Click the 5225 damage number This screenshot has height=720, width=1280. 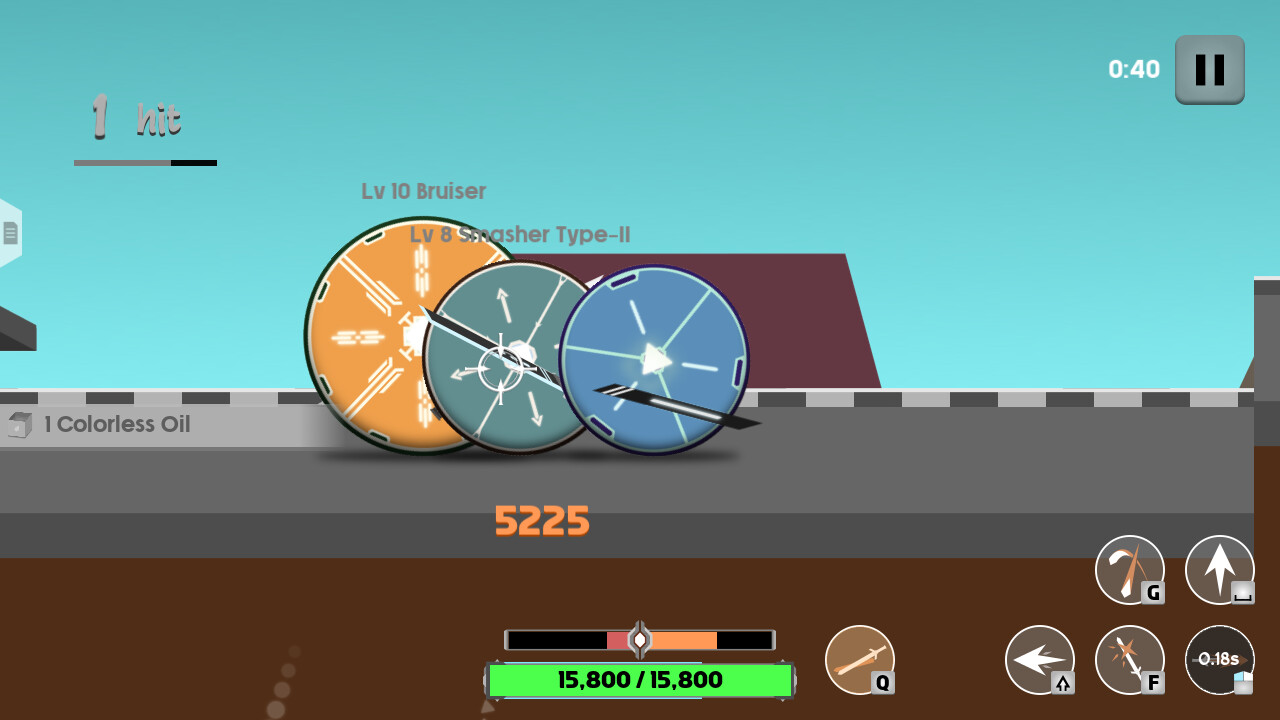click(541, 521)
